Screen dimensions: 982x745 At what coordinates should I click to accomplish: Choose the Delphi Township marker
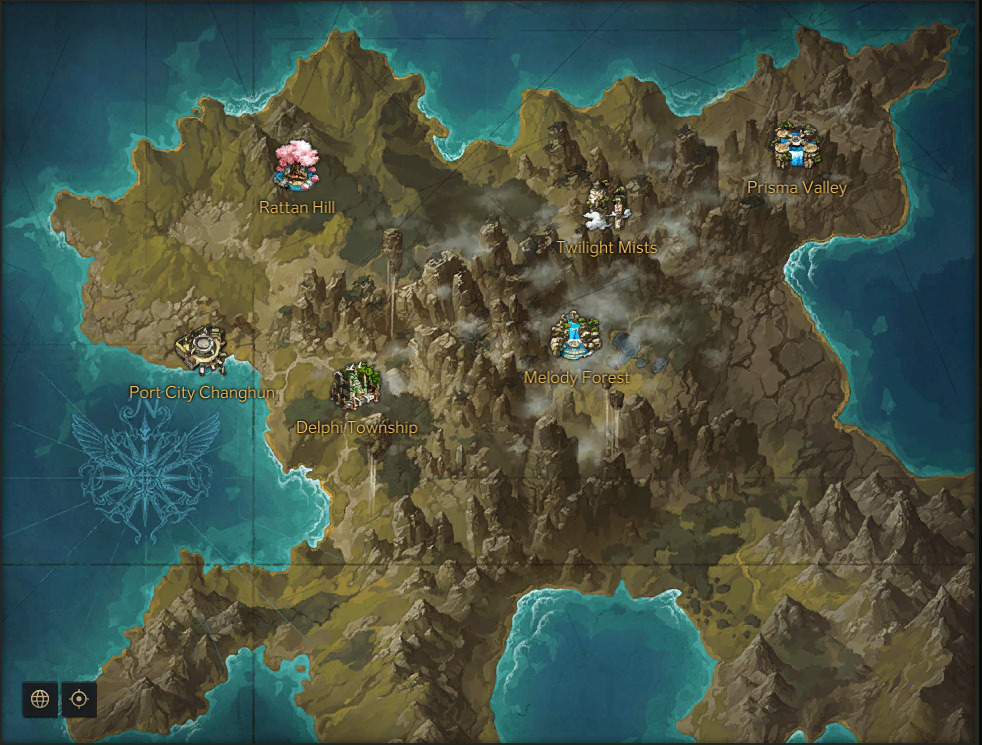pyautogui.click(x=356, y=388)
